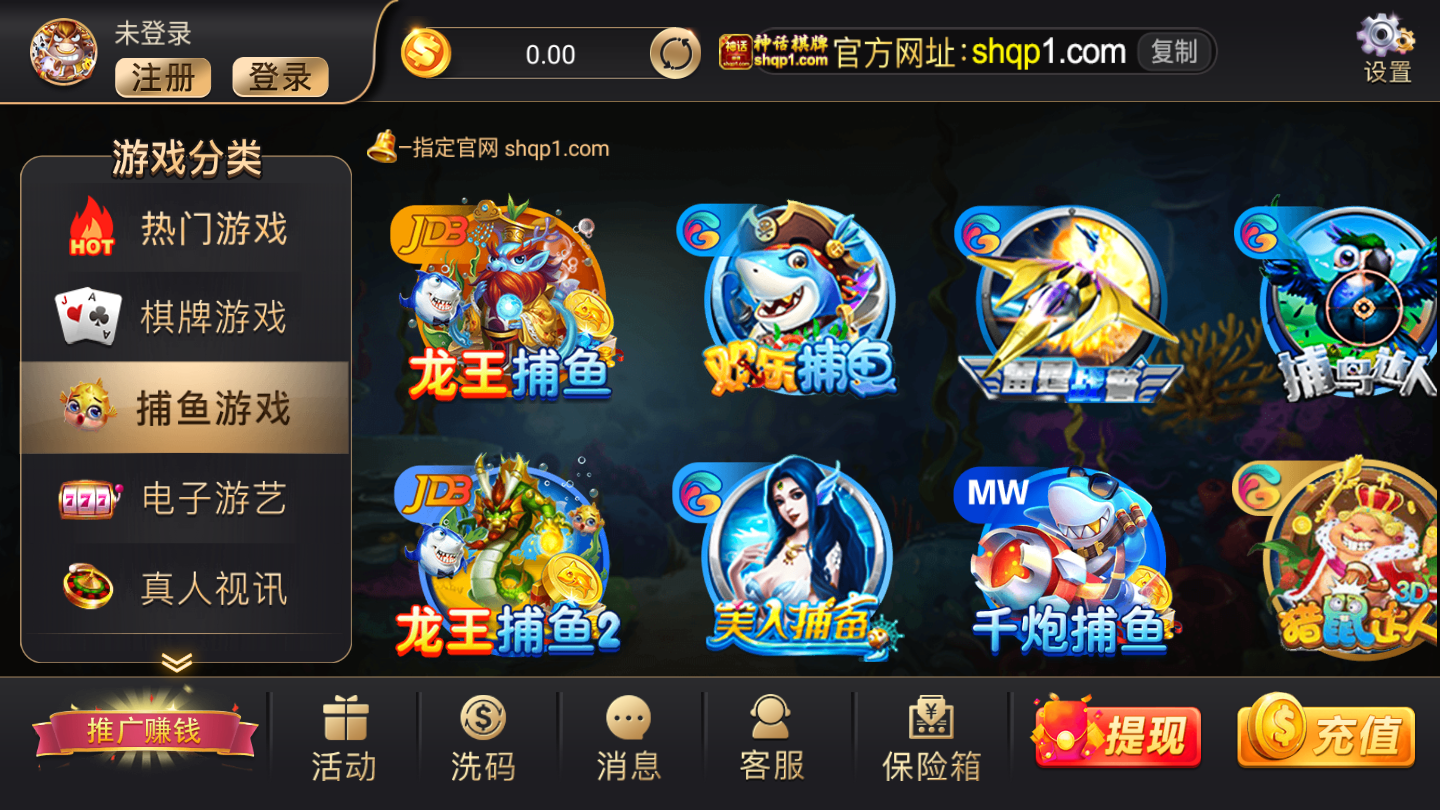Click the 提现 withdraw icon
The width and height of the screenshot is (1440, 810).
click(x=1117, y=733)
